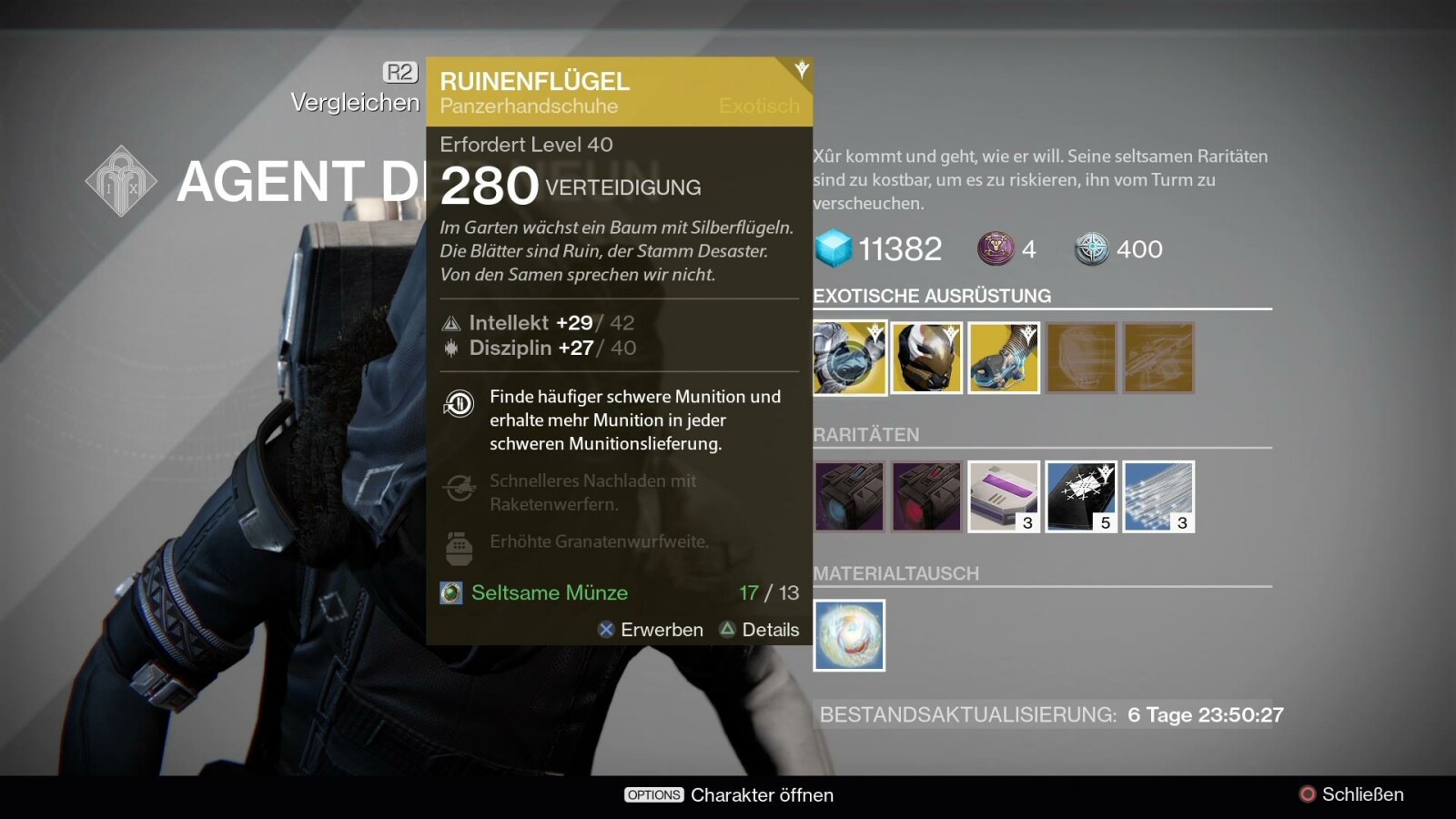Choose the purple-striped white box item
This screenshot has height=819, width=1456.
(1004, 497)
